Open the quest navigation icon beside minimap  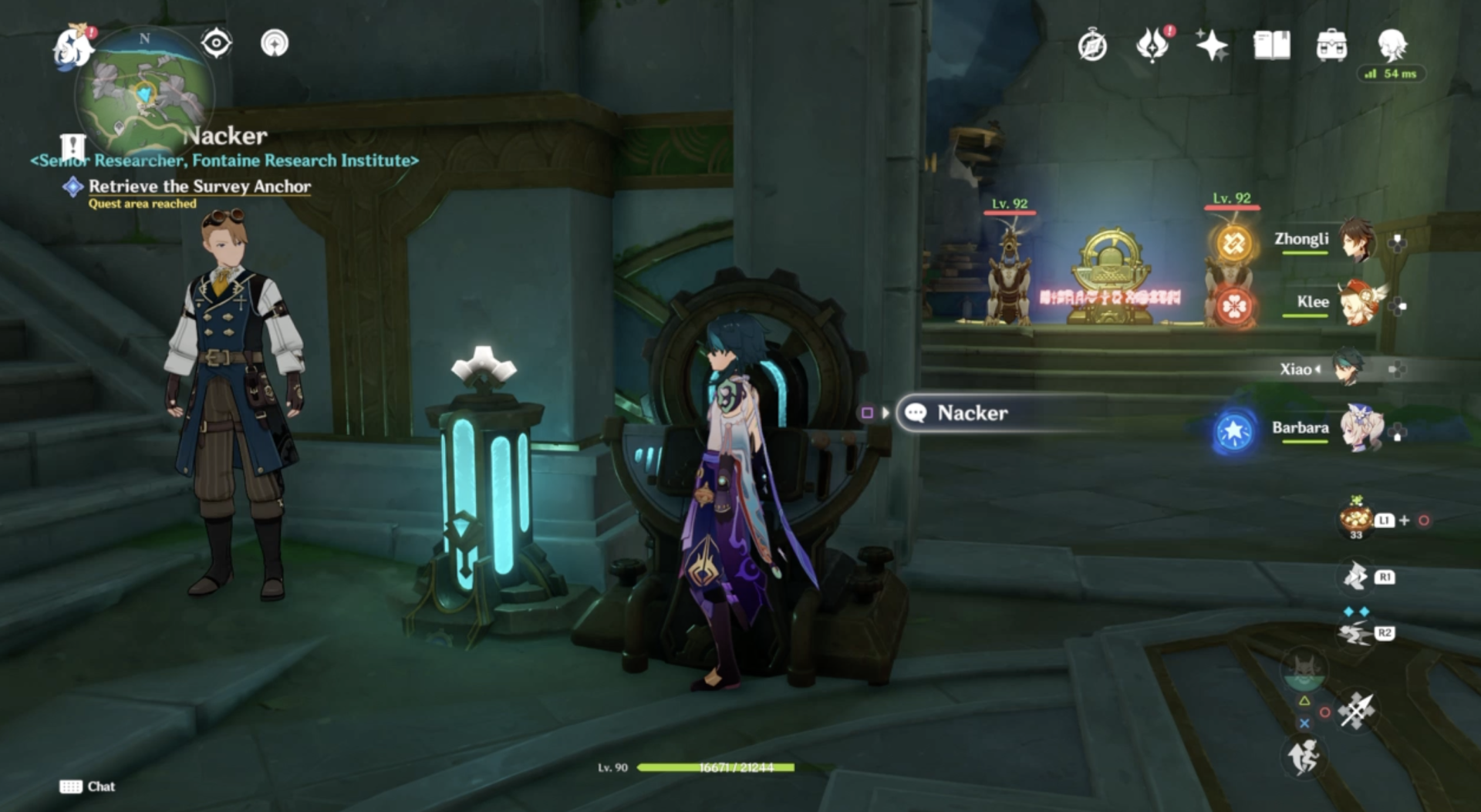point(275,43)
